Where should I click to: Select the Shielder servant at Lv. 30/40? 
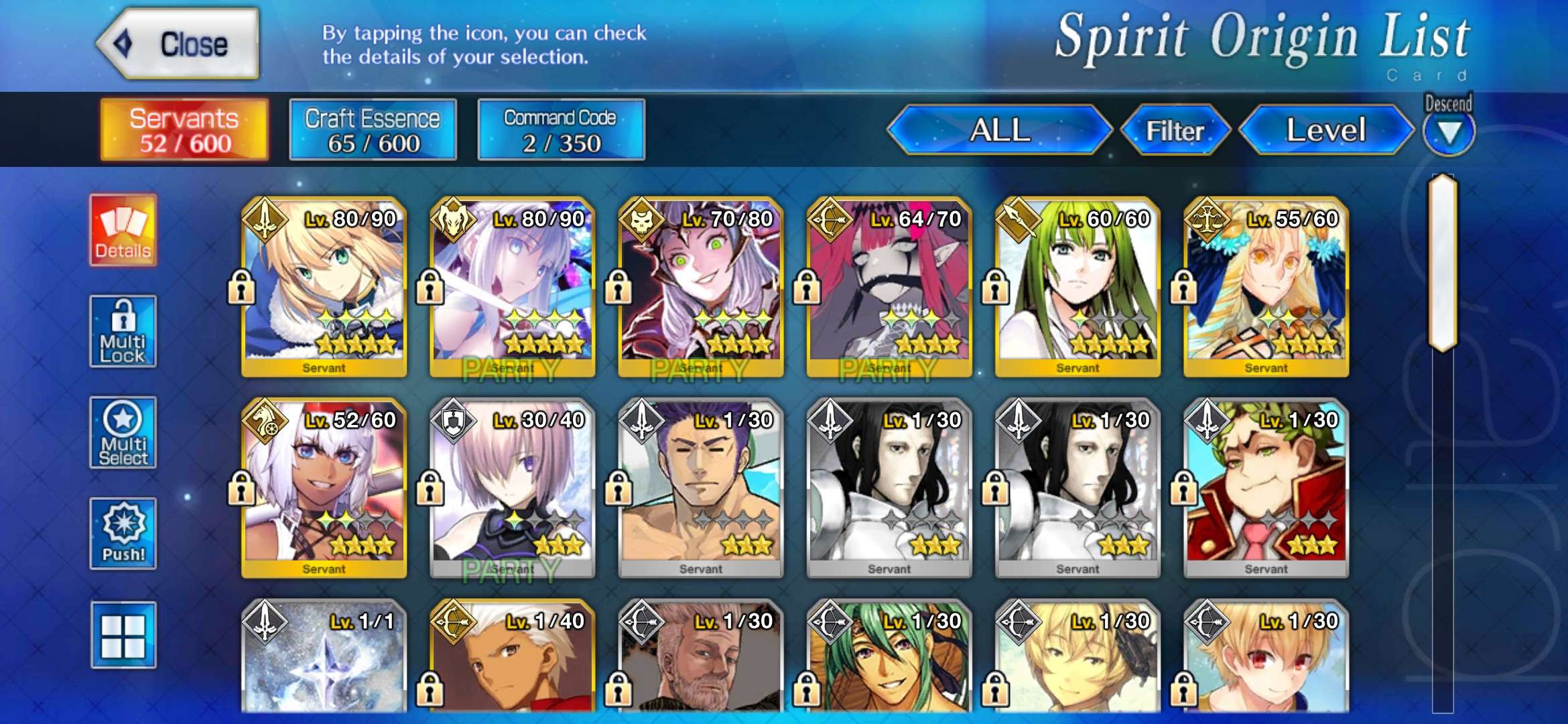click(x=513, y=488)
